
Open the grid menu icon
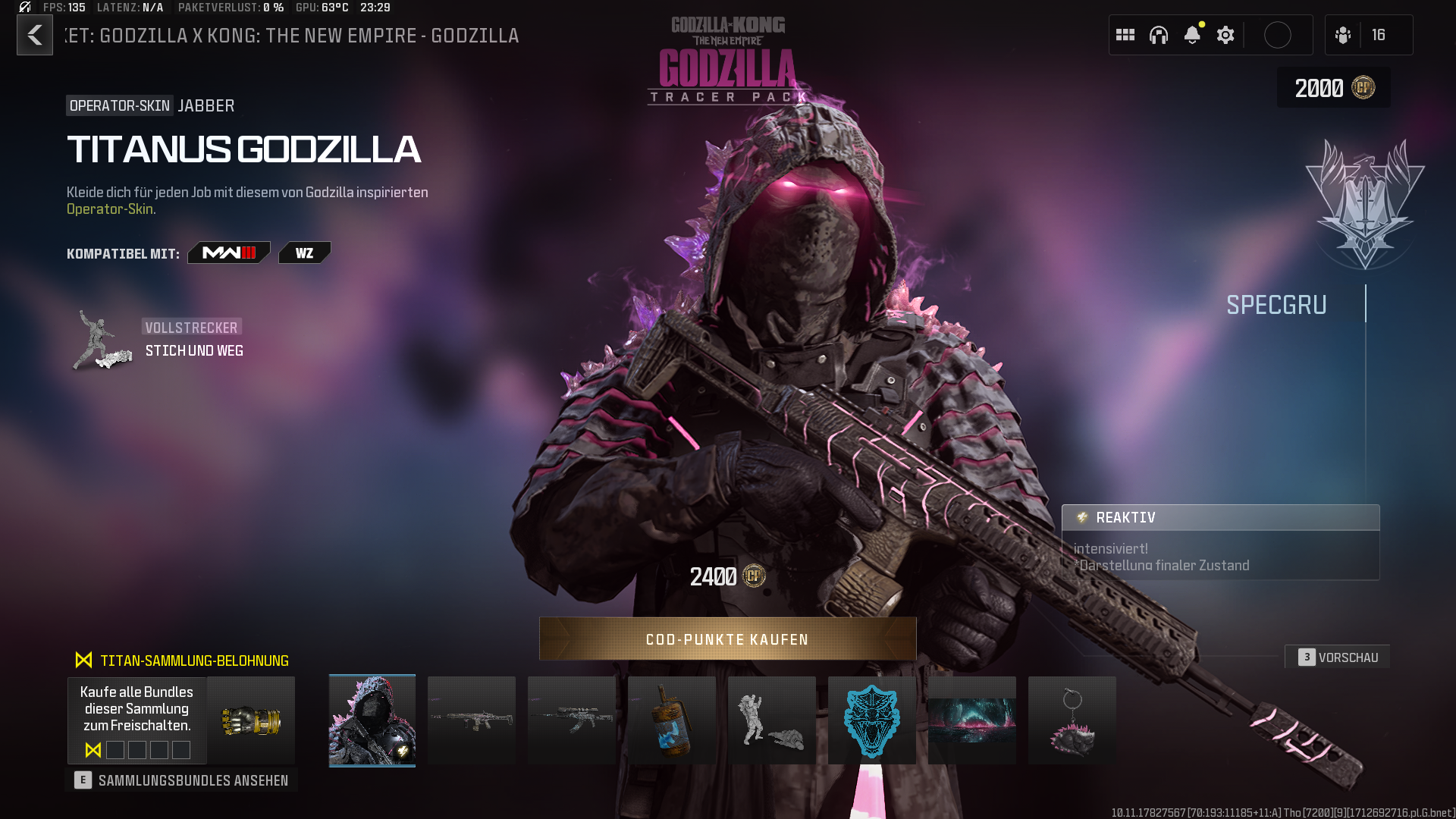point(1125,35)
